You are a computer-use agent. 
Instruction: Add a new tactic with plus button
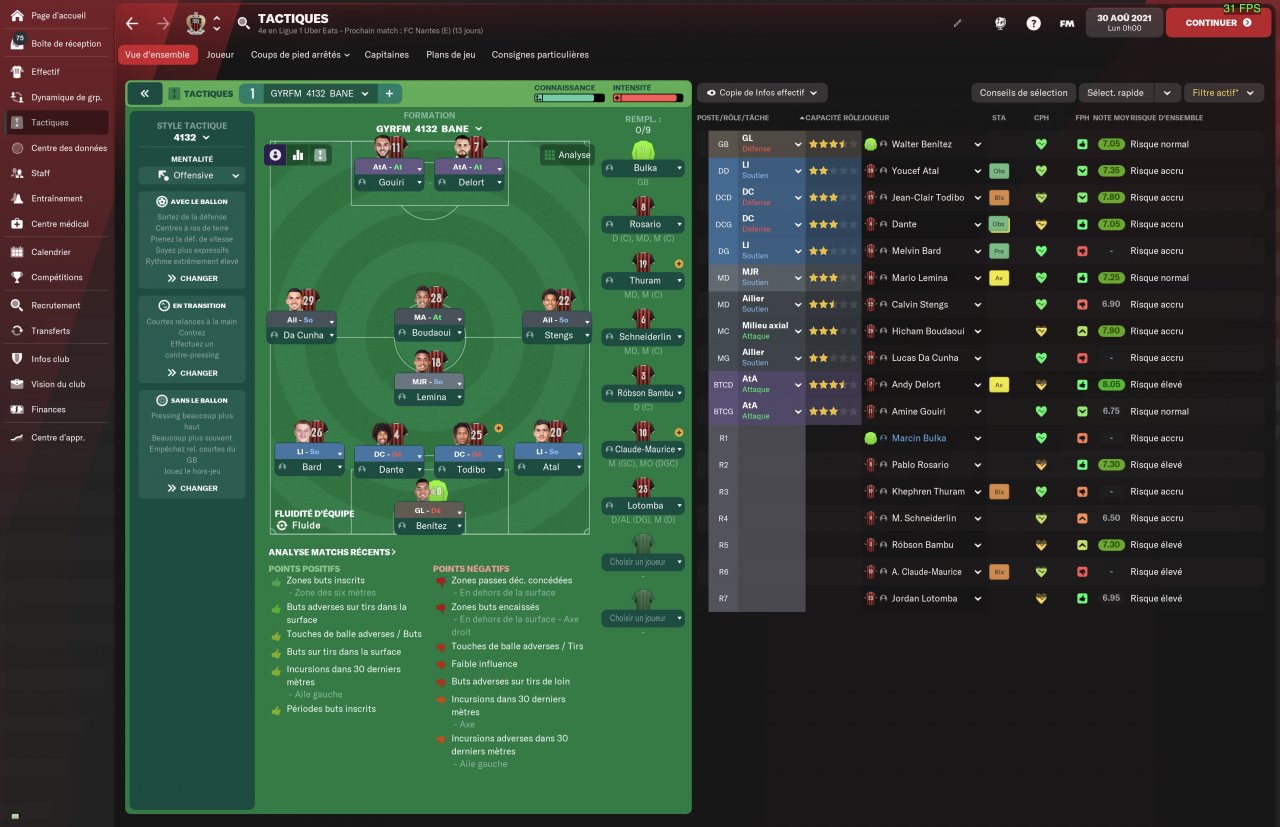[x=389, y=93]
